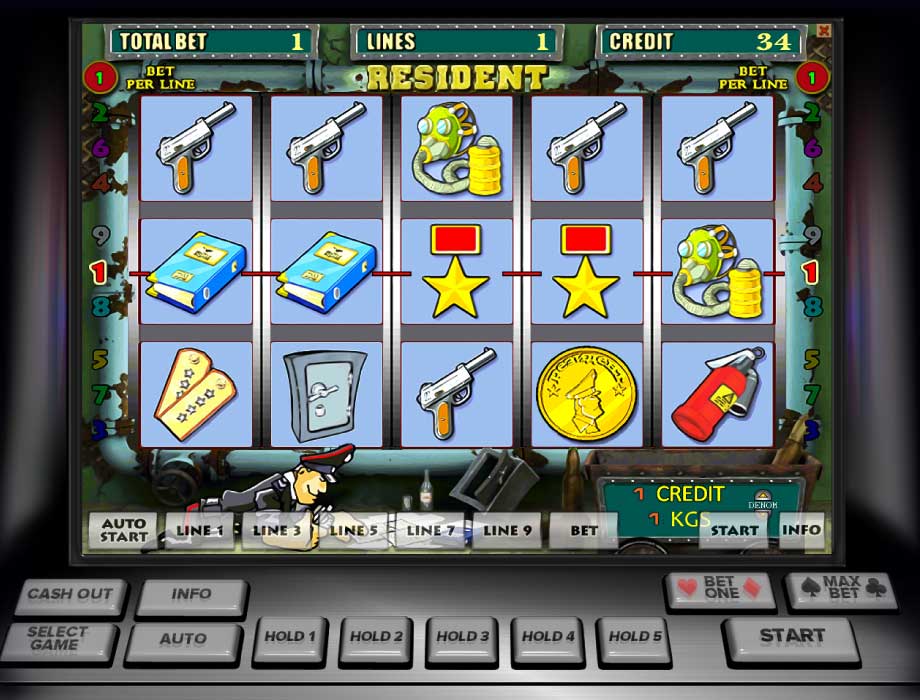Select the HOLD 3 button
This screenshot has width=920, height=700.
(463, 637)
